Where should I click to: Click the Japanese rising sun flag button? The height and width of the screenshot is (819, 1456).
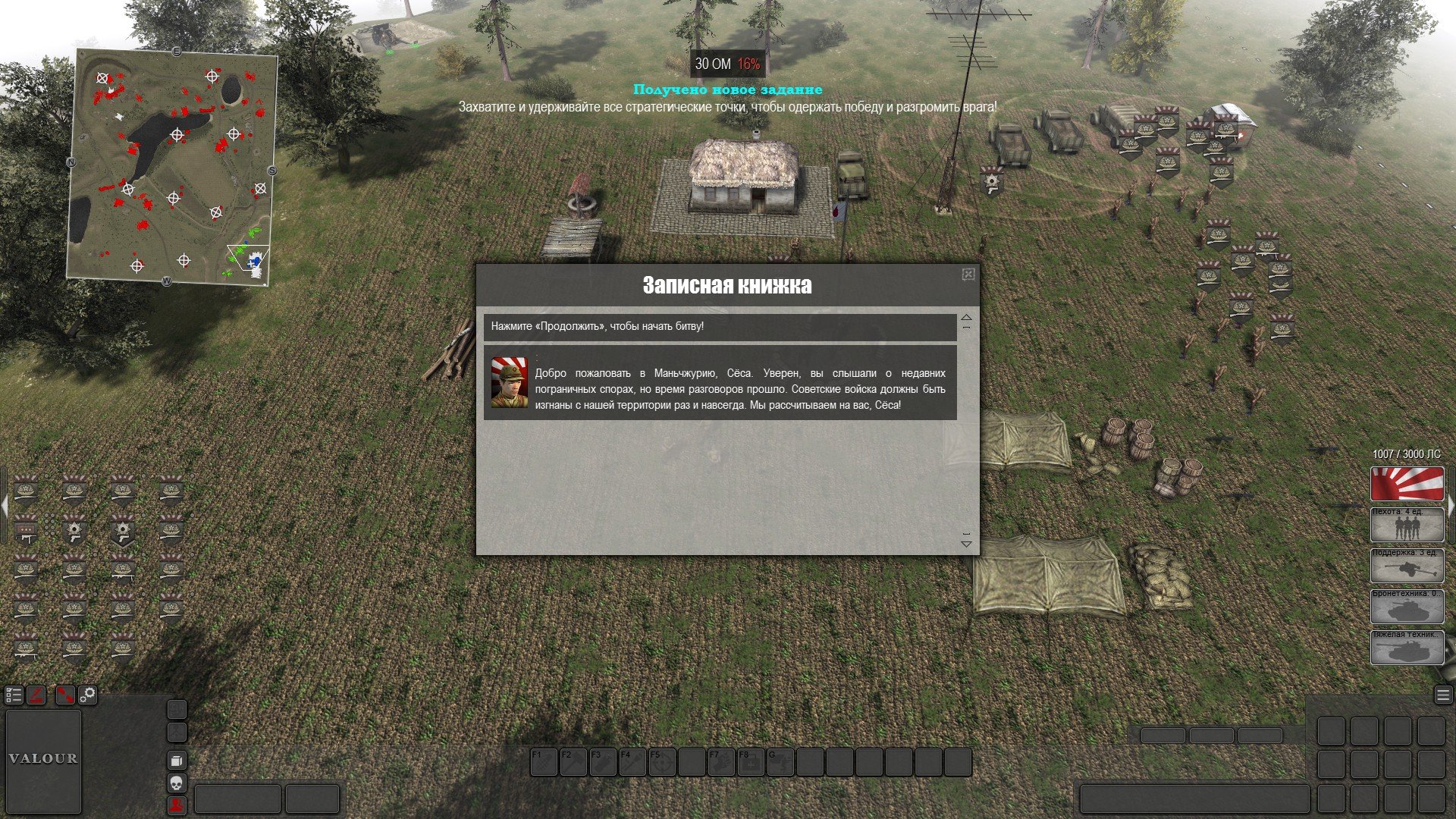click(1407, 484)
